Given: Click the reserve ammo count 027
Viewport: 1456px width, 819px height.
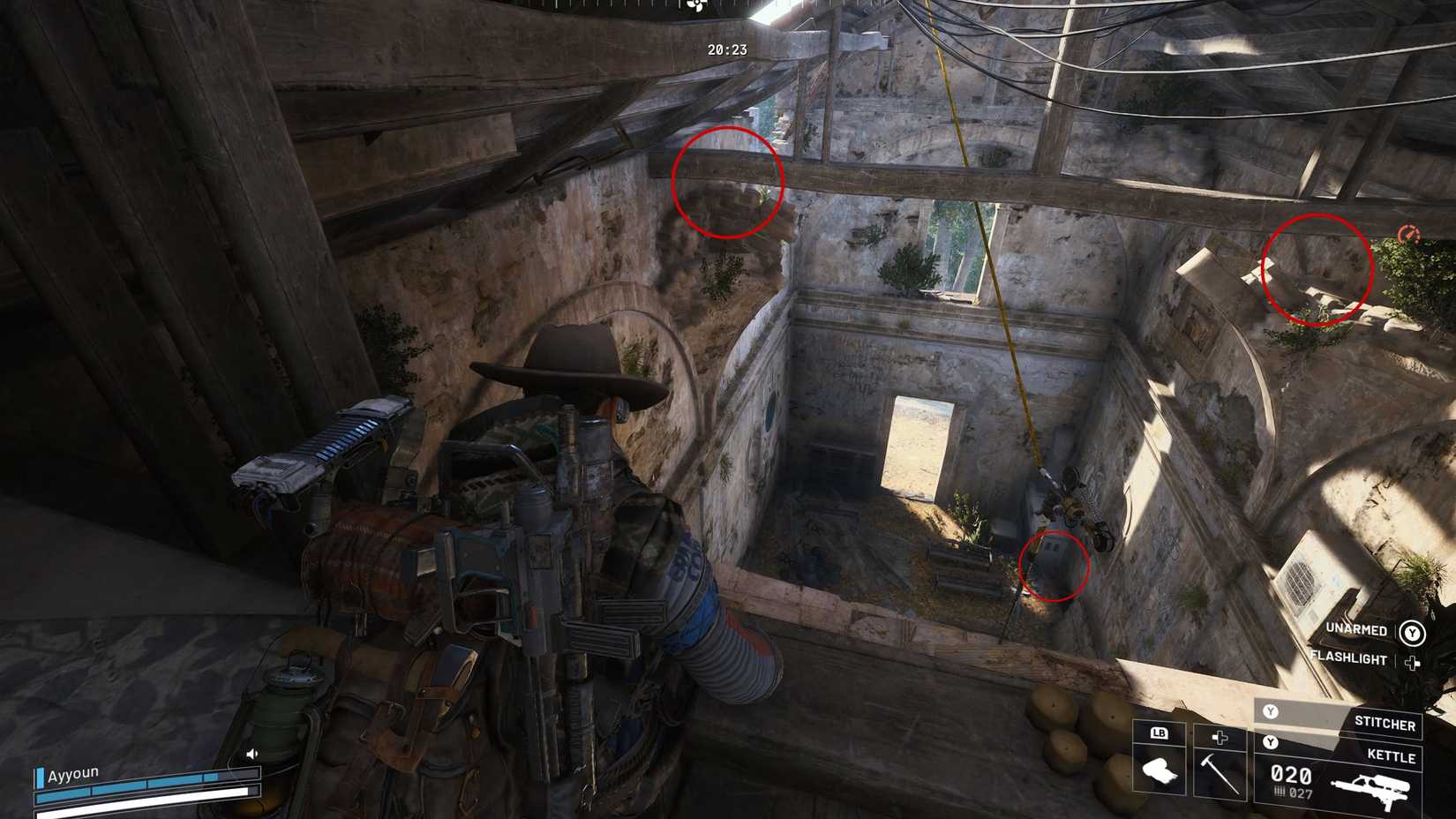Looking at the screenshot, I should tap(1302, 793).
